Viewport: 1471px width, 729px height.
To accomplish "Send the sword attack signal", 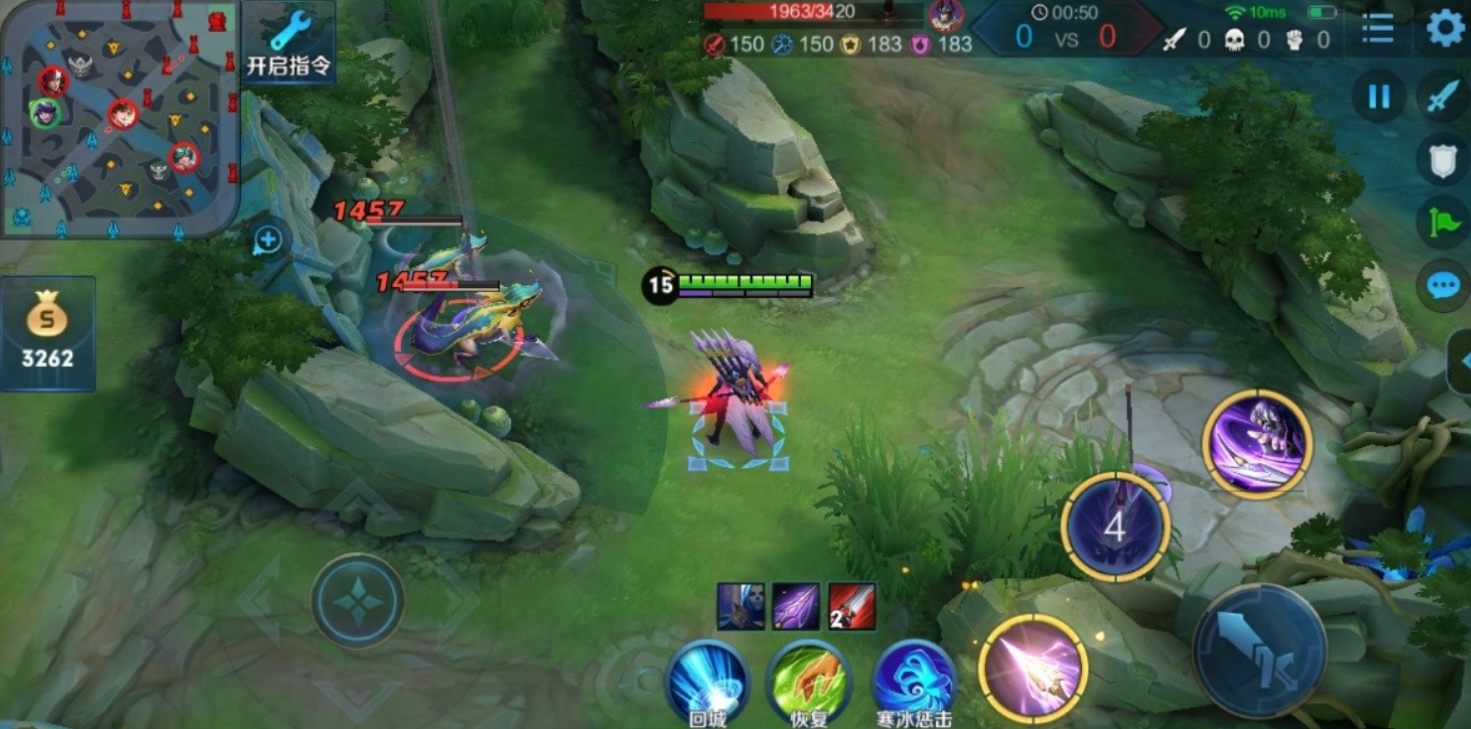I will 1442,97.
